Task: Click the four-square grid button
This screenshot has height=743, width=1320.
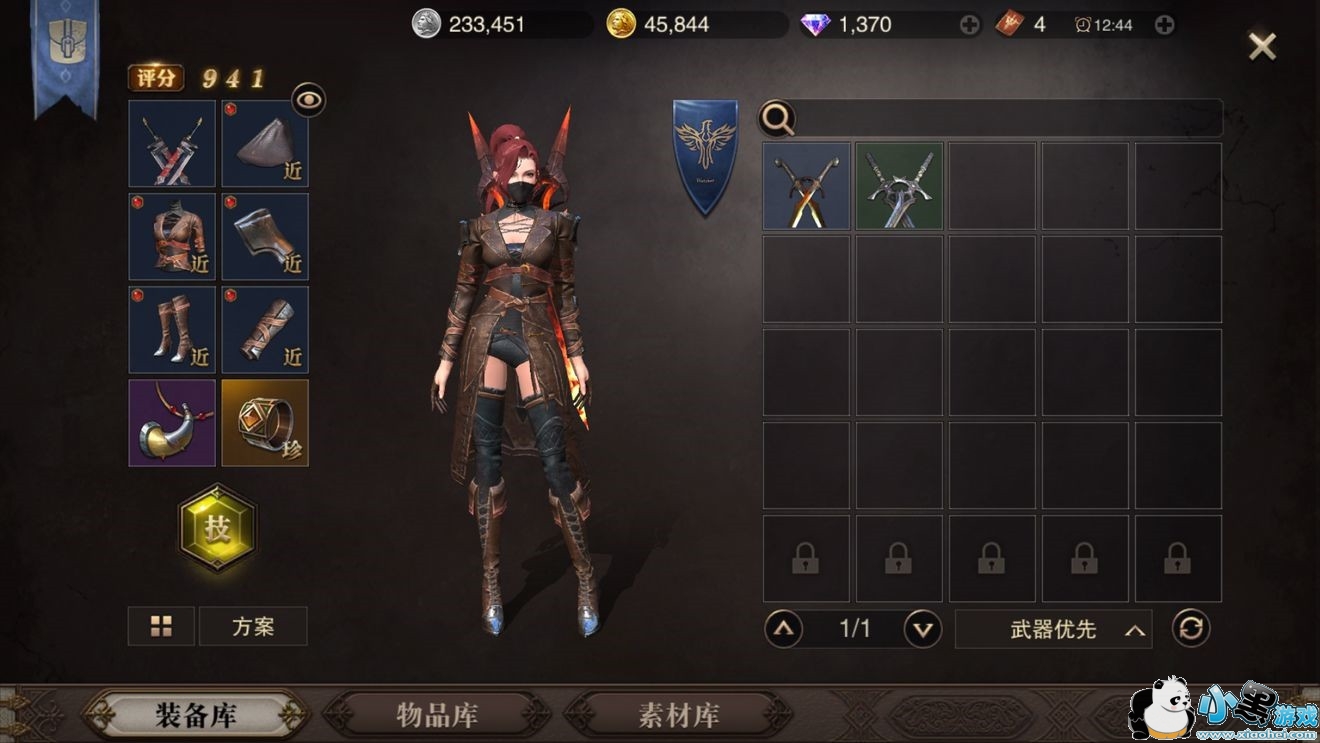Action: pos(161,627)
